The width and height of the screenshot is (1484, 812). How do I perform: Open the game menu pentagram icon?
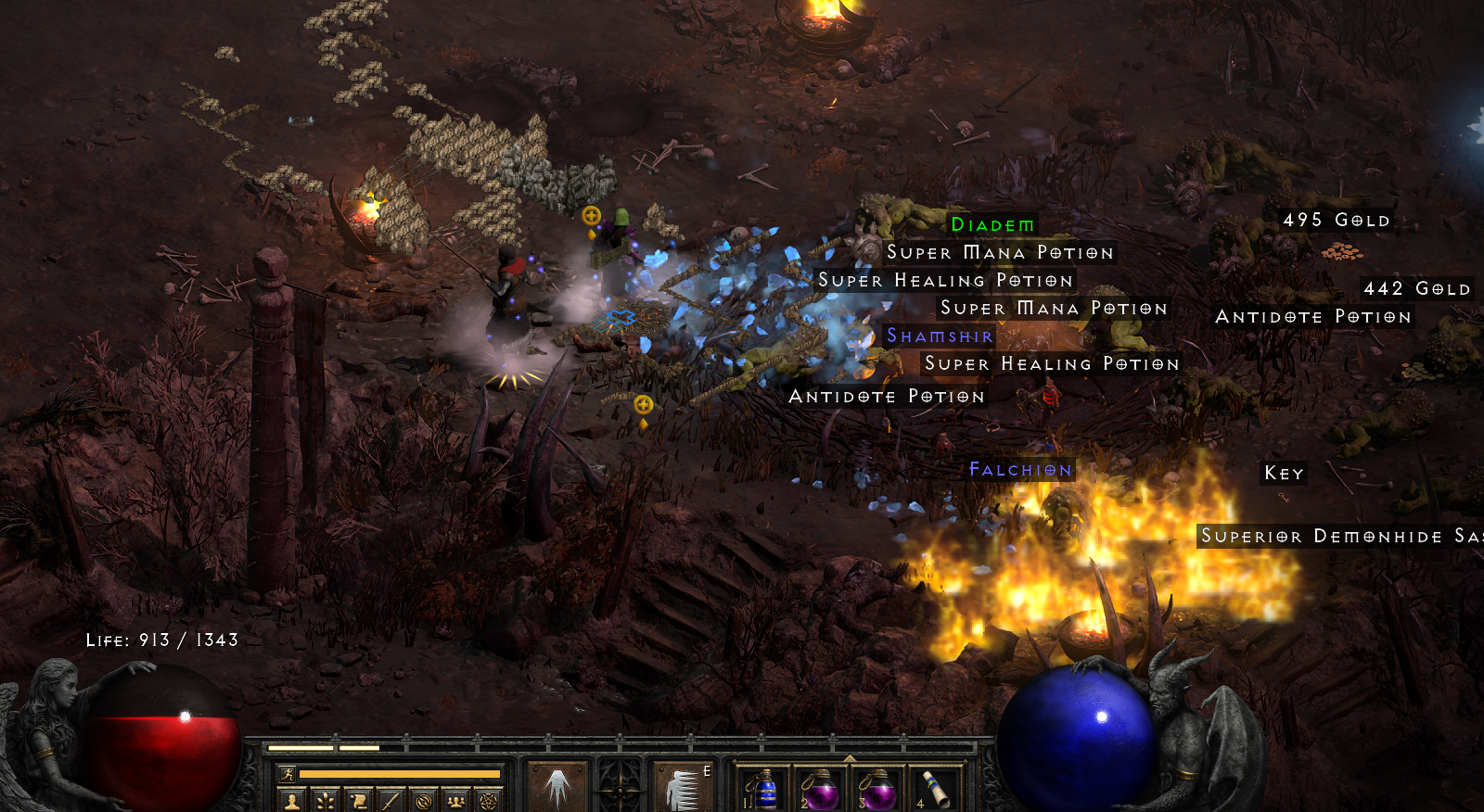489,802
